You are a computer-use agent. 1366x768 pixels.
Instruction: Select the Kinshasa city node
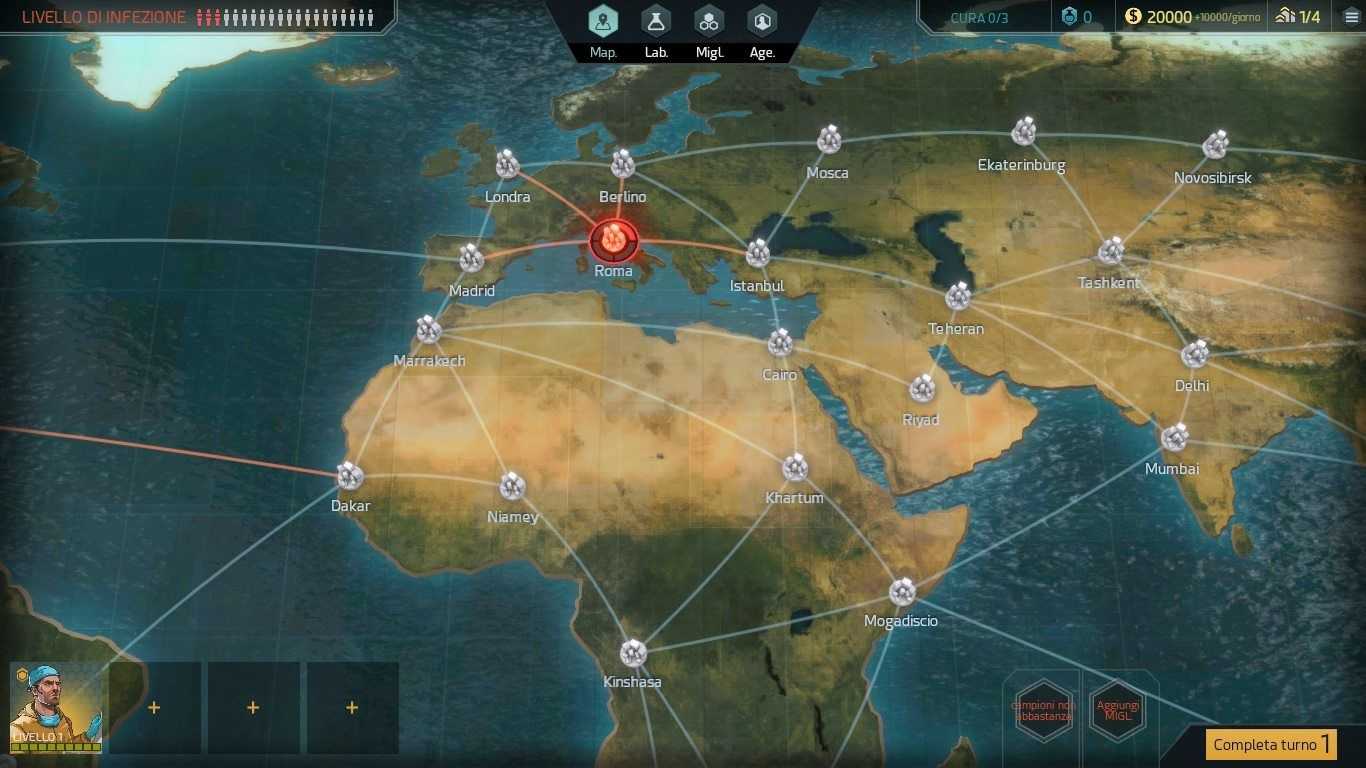click(x=632, y=653)
